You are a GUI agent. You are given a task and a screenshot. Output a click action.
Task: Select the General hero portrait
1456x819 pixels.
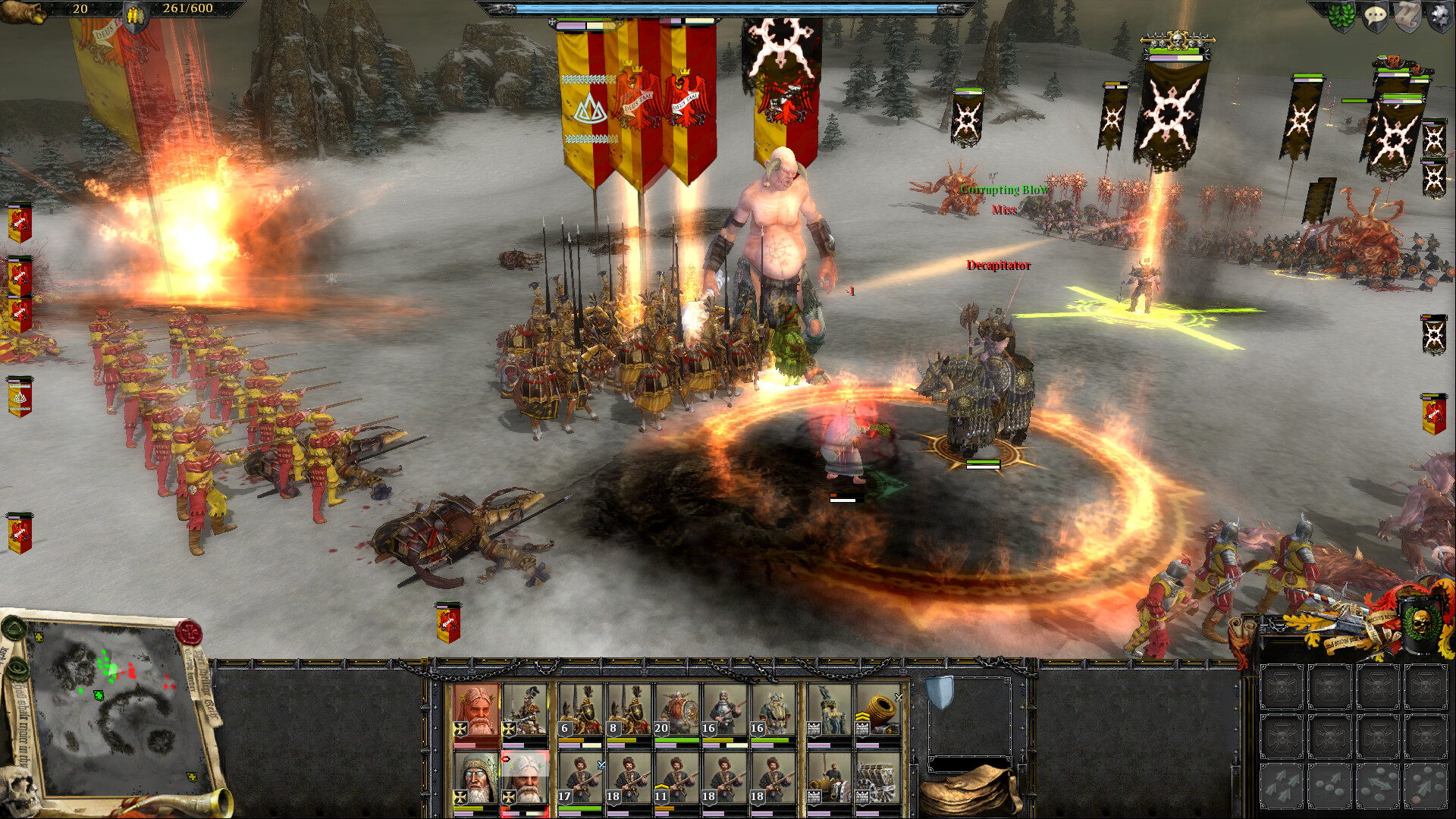click(475, 708)
